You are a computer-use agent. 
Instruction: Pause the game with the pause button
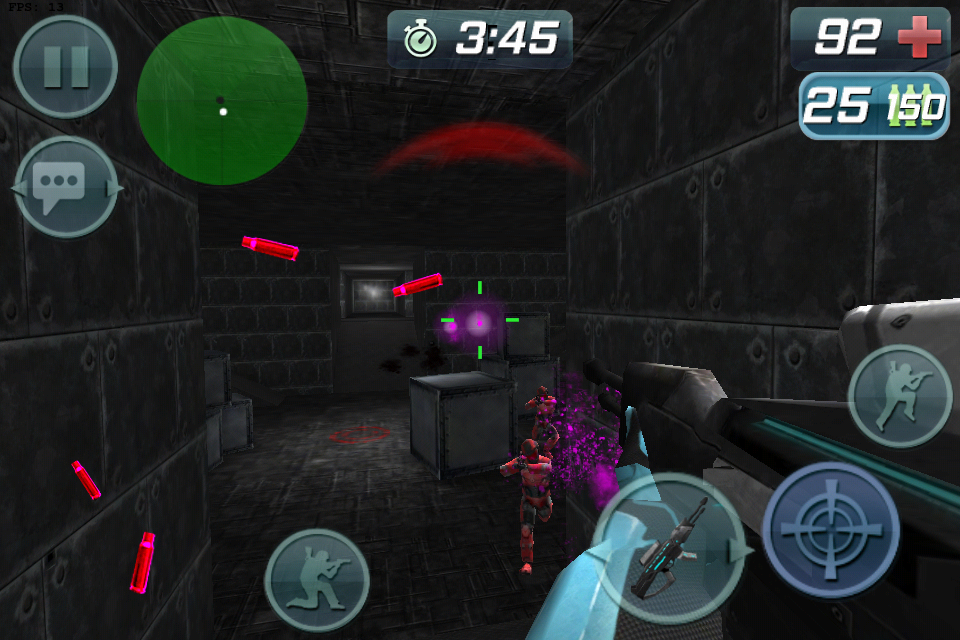coord(65,66)
